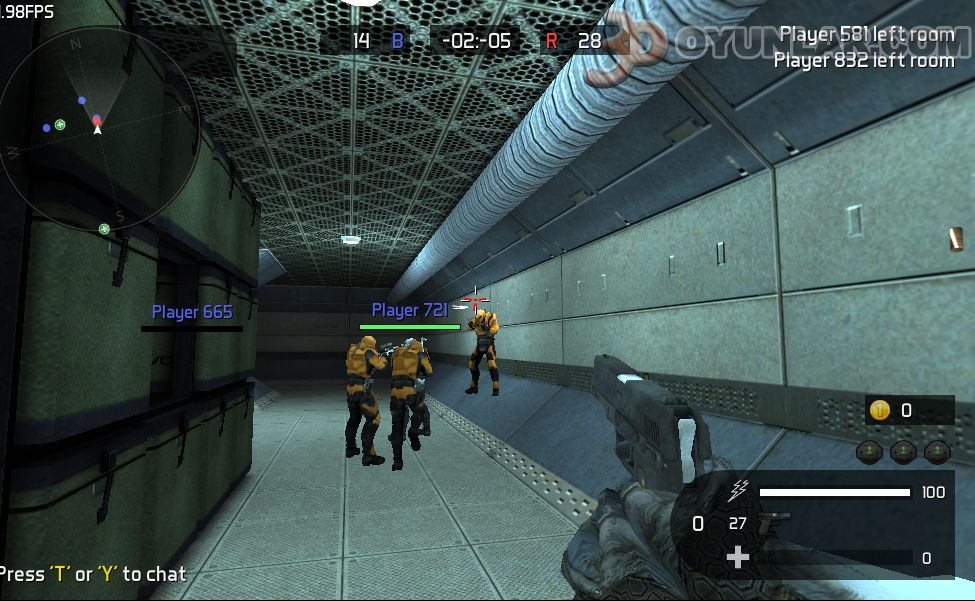Click the white health cross icon
975x601 pixels.
(x=738, y=557)
